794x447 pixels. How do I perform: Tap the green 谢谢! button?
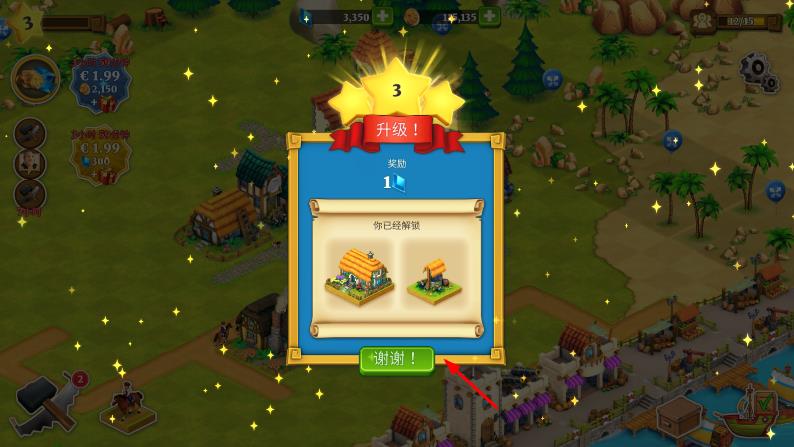pyautogui.click(x=396, y=359)
